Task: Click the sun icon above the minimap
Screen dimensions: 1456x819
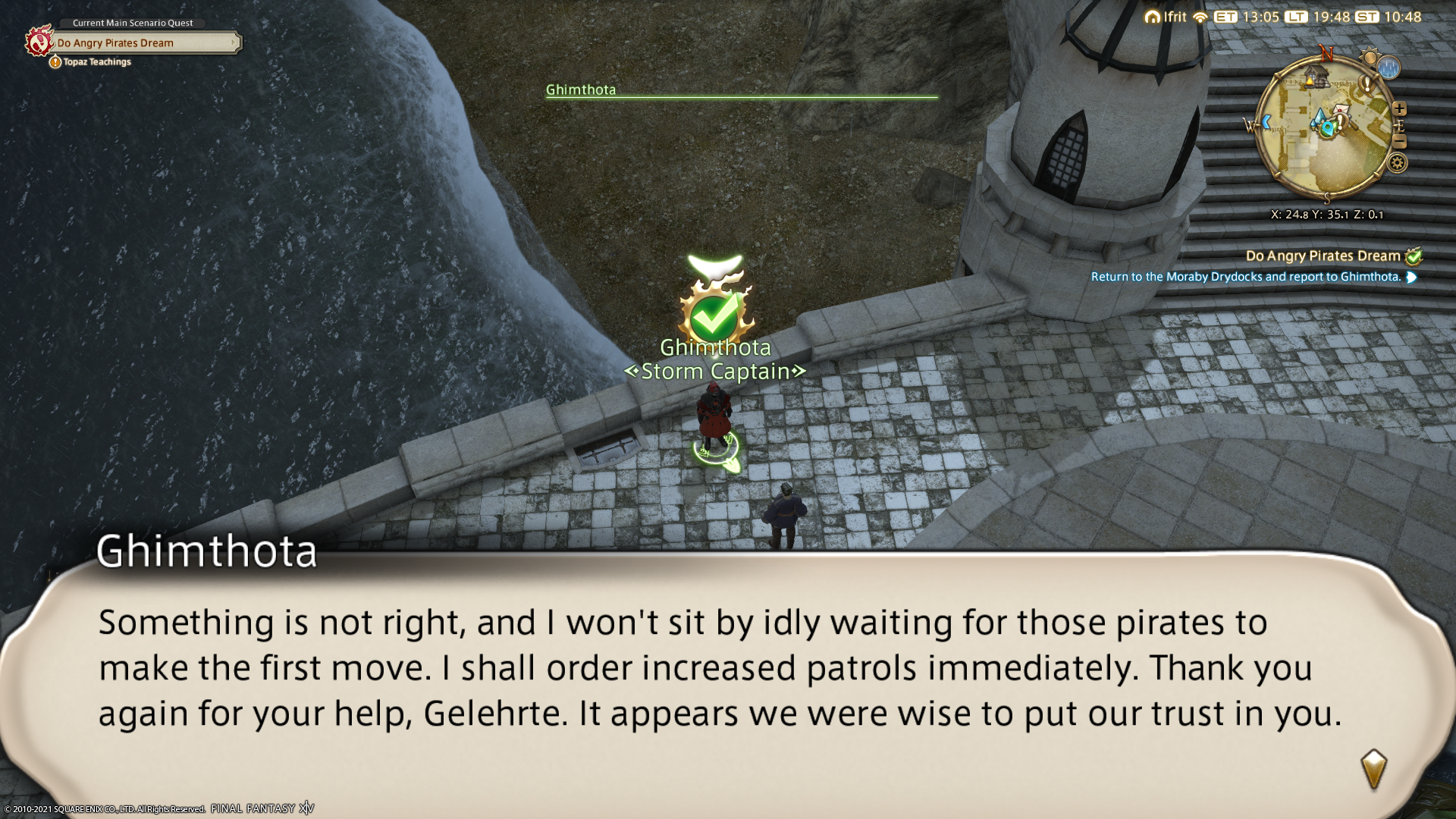Action: (1369, 57)
